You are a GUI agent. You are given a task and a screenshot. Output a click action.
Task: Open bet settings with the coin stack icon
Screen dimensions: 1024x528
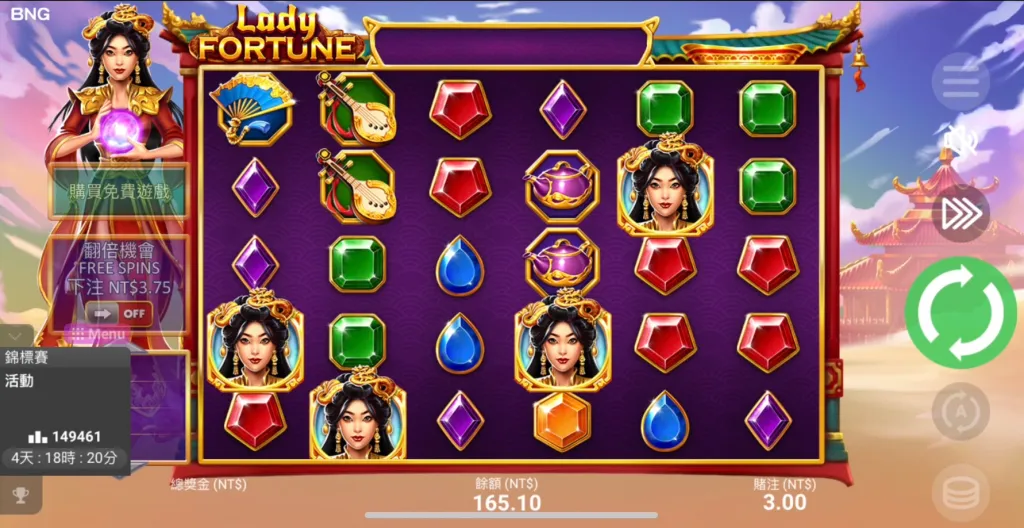click(960, 492)
